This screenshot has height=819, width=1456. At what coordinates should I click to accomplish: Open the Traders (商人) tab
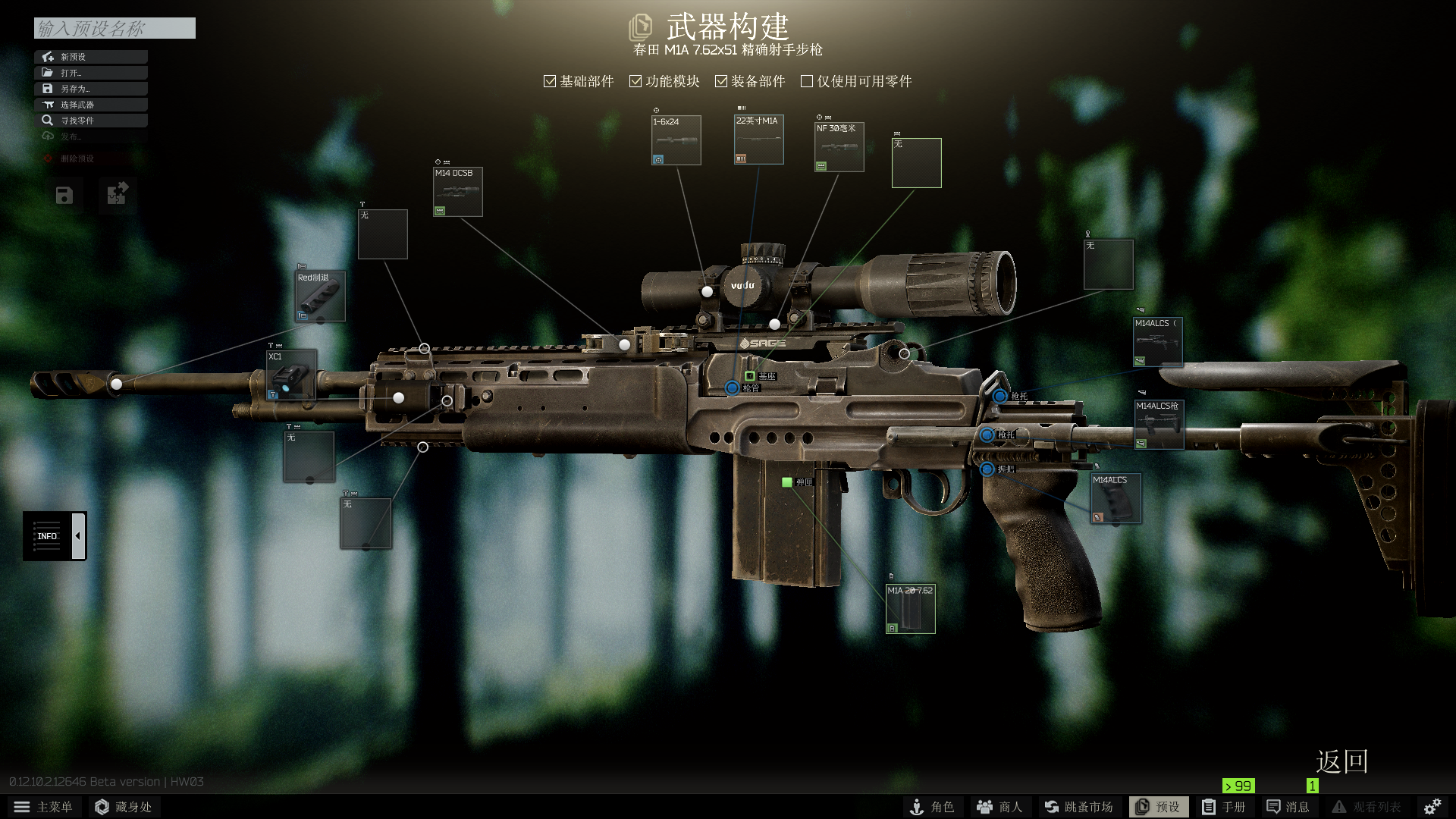pyautogui.click(x=999, y=807)
